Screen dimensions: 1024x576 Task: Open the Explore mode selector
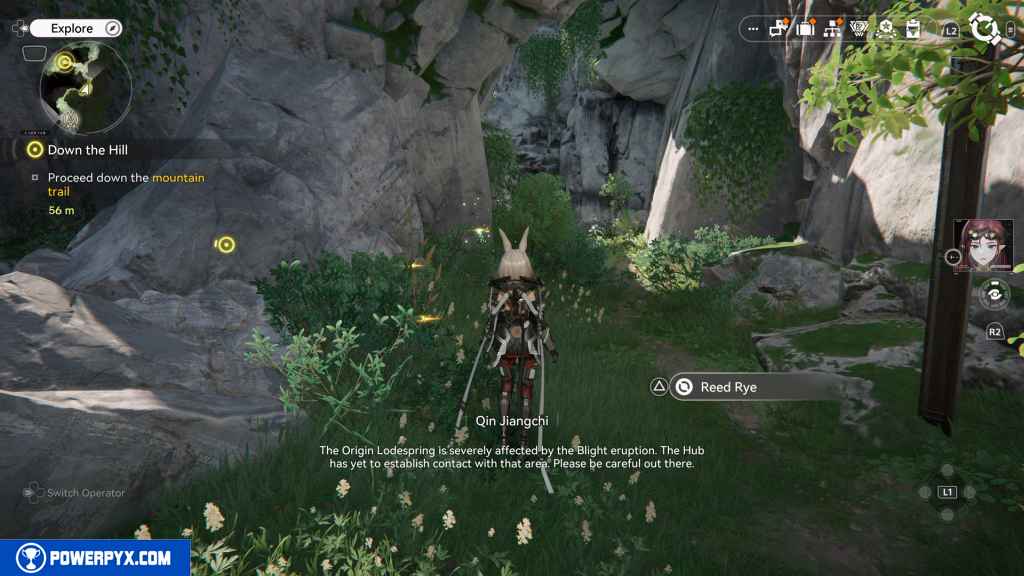(x=76, y=28)
